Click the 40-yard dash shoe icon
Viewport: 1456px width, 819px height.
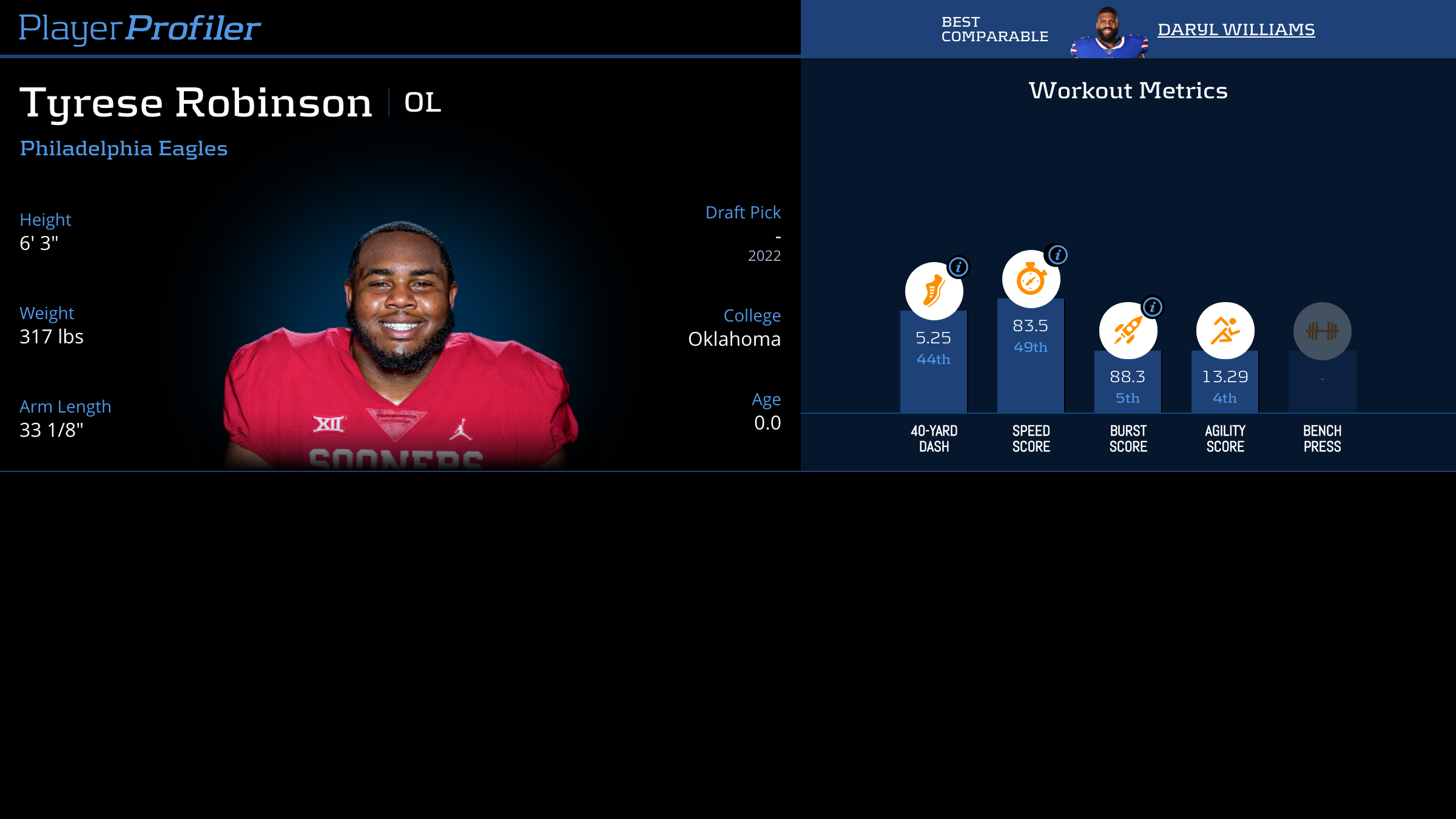pyautogui.click(x=933, y=292)
